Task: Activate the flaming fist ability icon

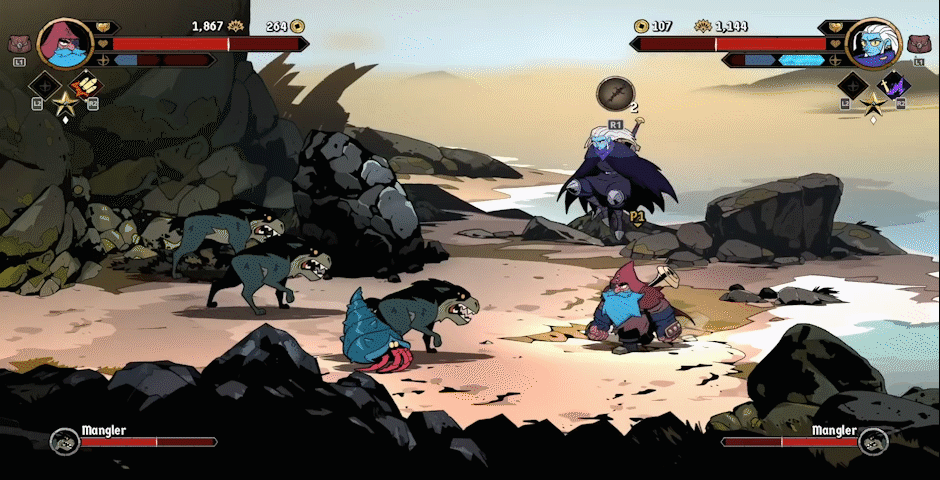Action: click(x=84, y=86)
